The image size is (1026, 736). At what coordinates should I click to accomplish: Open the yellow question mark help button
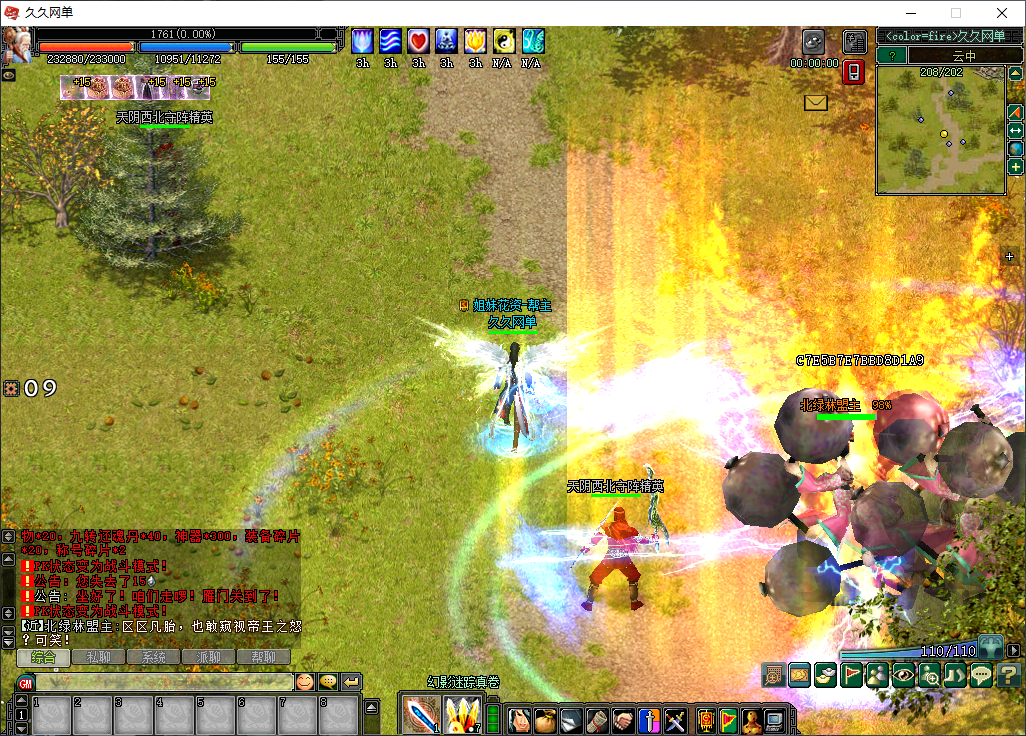point(1011,675)
